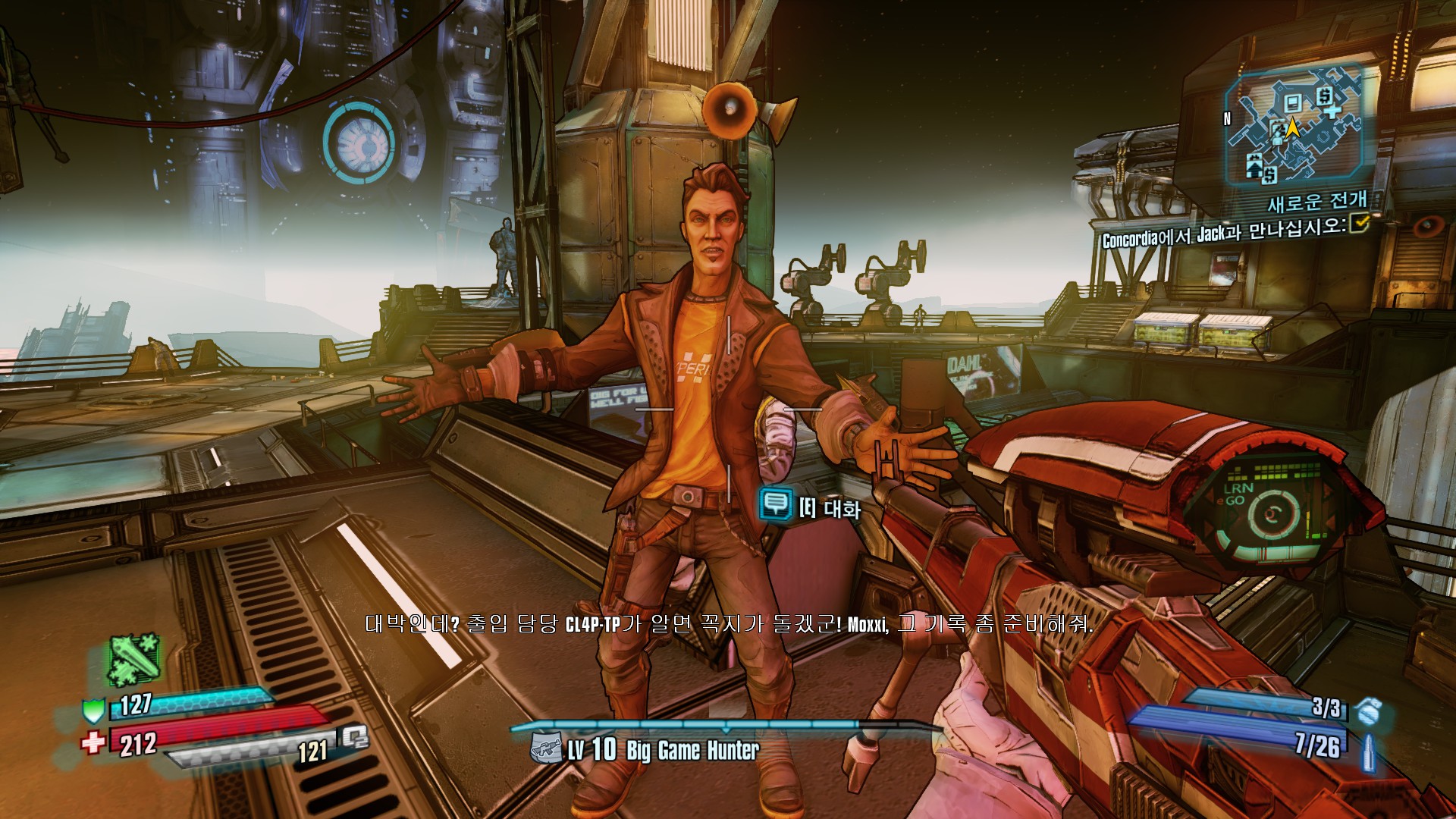
Task: Choose the speech bubble talk icon
Action: tap(775, 504)
